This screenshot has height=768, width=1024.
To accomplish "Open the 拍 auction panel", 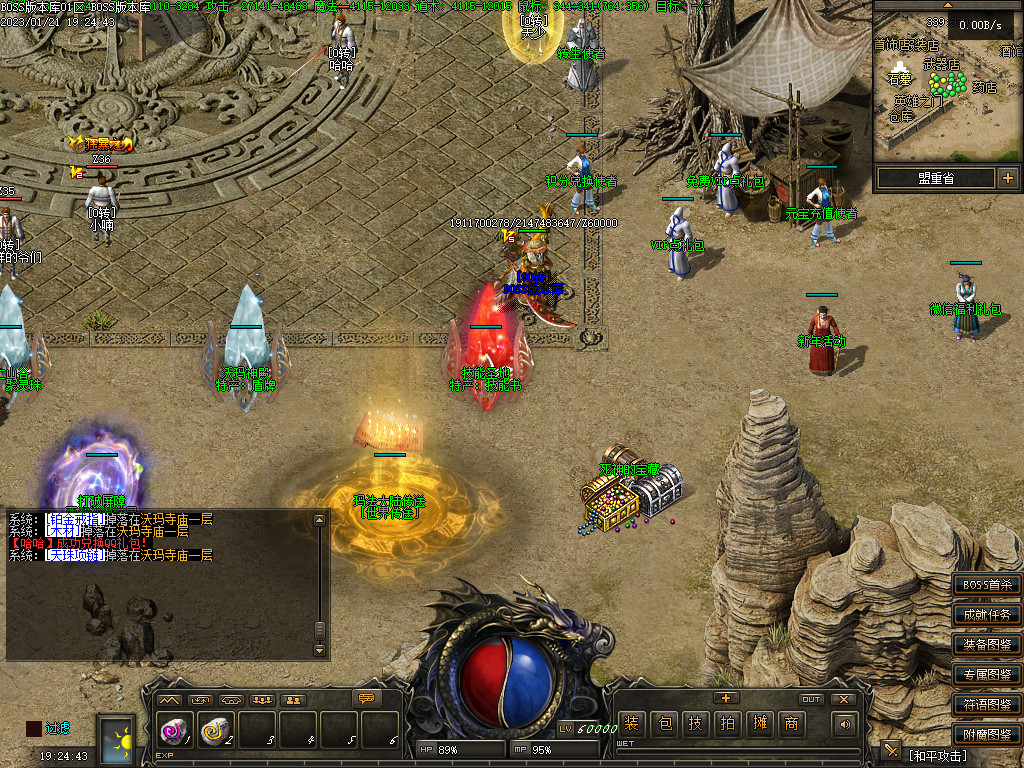I will point(727,724).
